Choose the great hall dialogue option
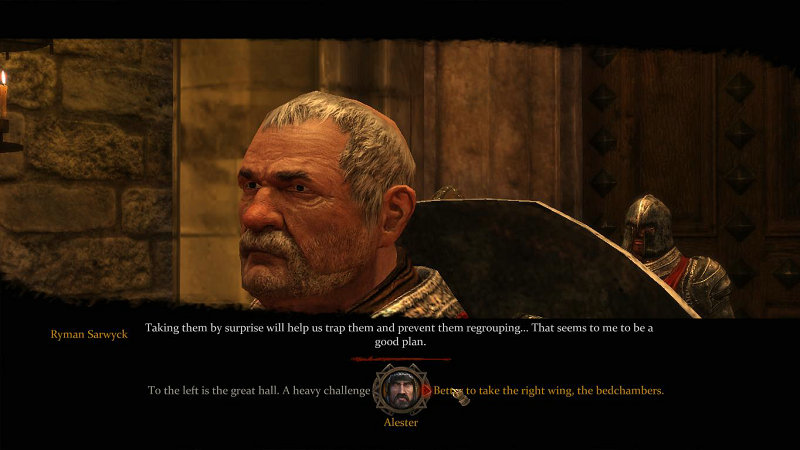800x450 pixels. pyautogui.click(x=259, y=390)
